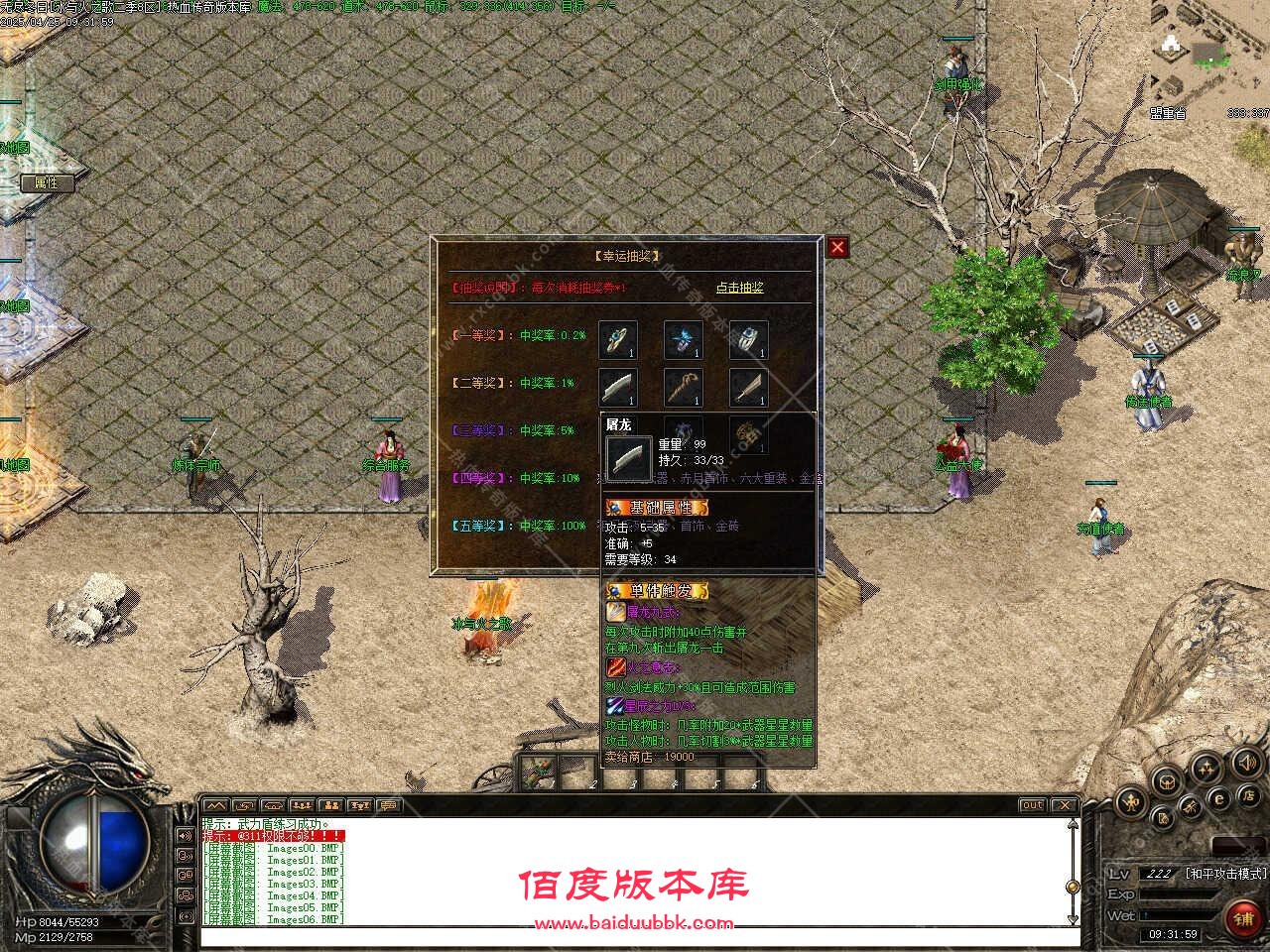The image size is (1270, 952).
Task: Open the shop with the 店 icon
Action: pos(1250,797)
